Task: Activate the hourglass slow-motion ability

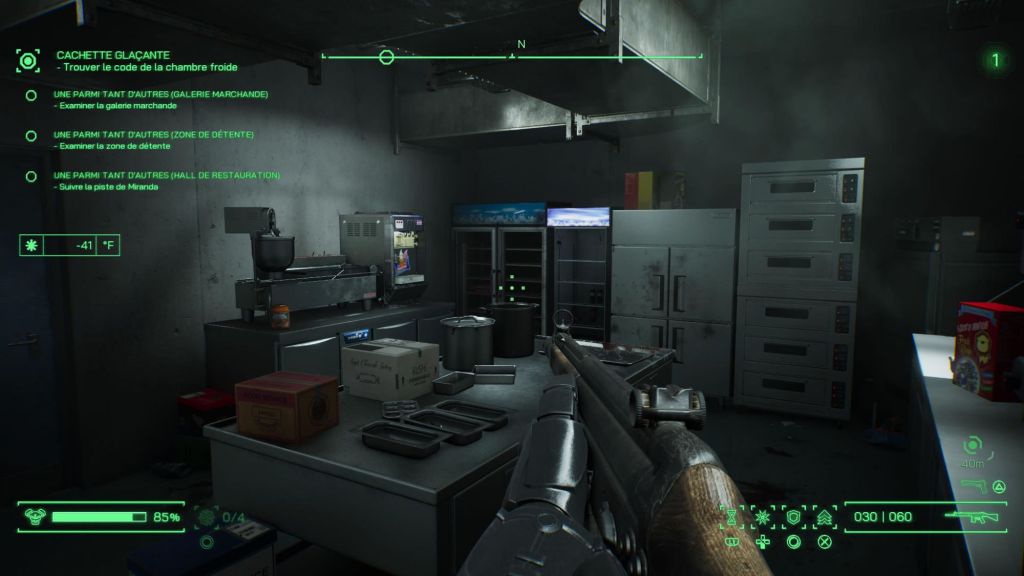Action: click(731, 517)
